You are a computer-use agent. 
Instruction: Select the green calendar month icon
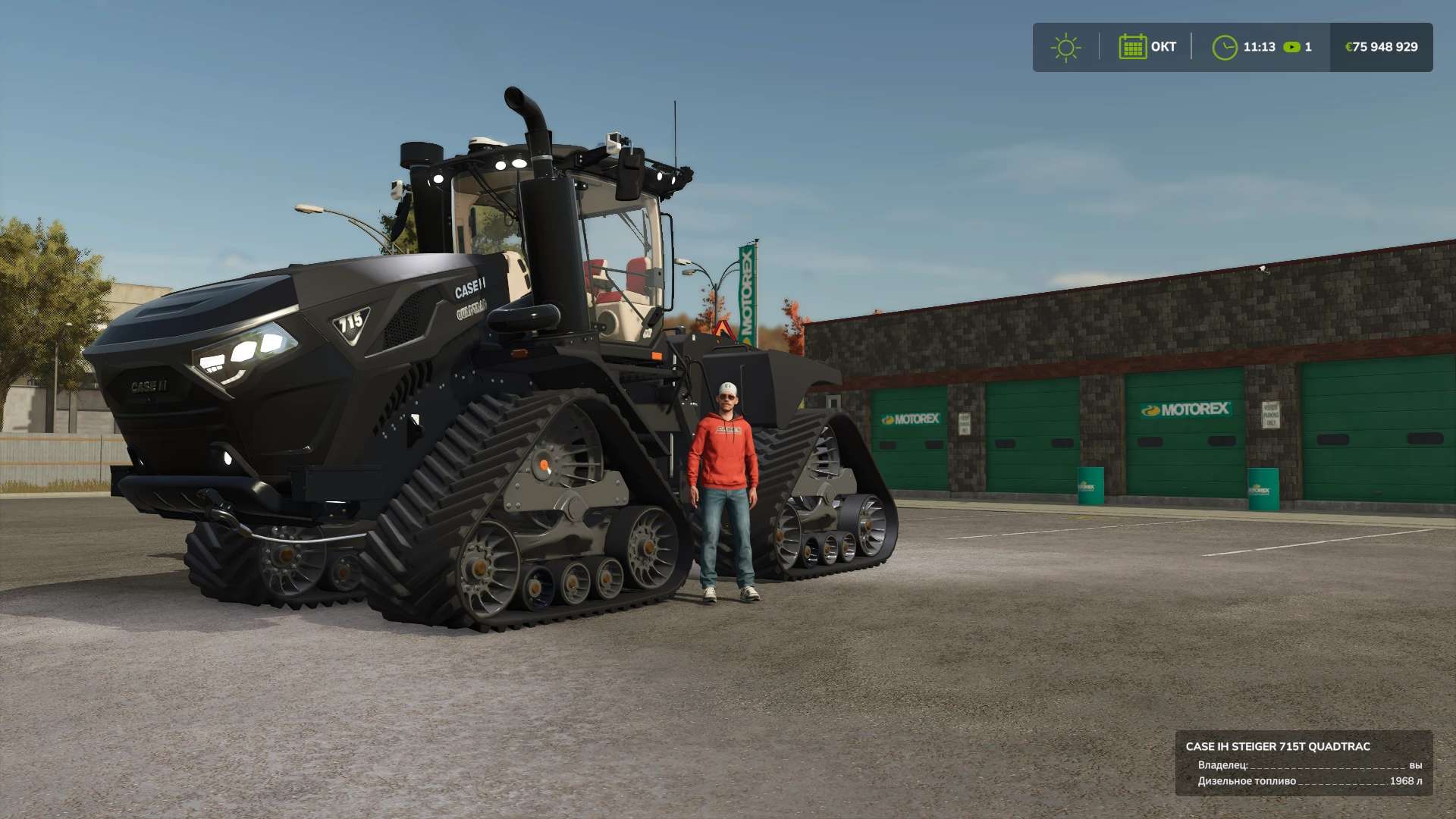1132,47
